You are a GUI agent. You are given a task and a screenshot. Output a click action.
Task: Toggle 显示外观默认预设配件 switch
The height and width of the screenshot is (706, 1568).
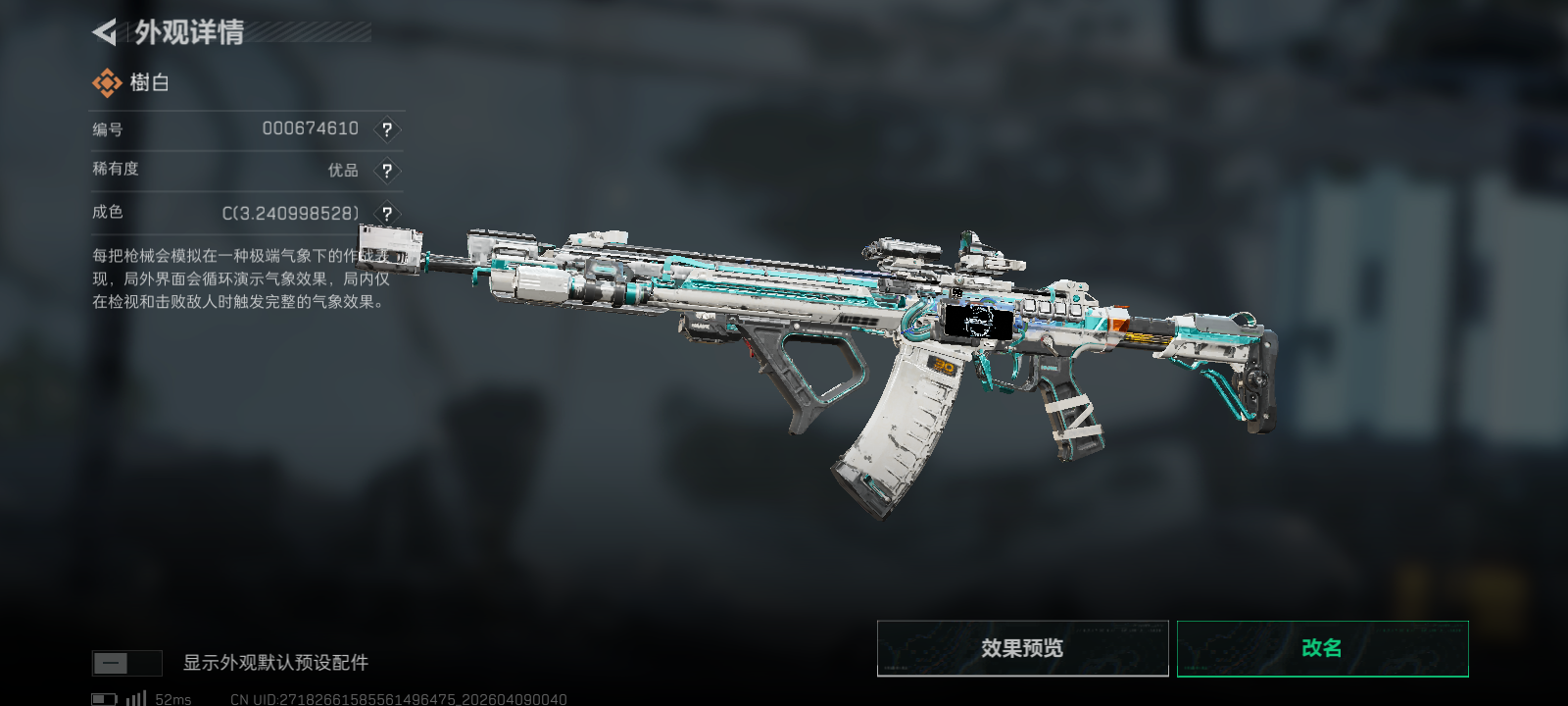click(126, 664)
